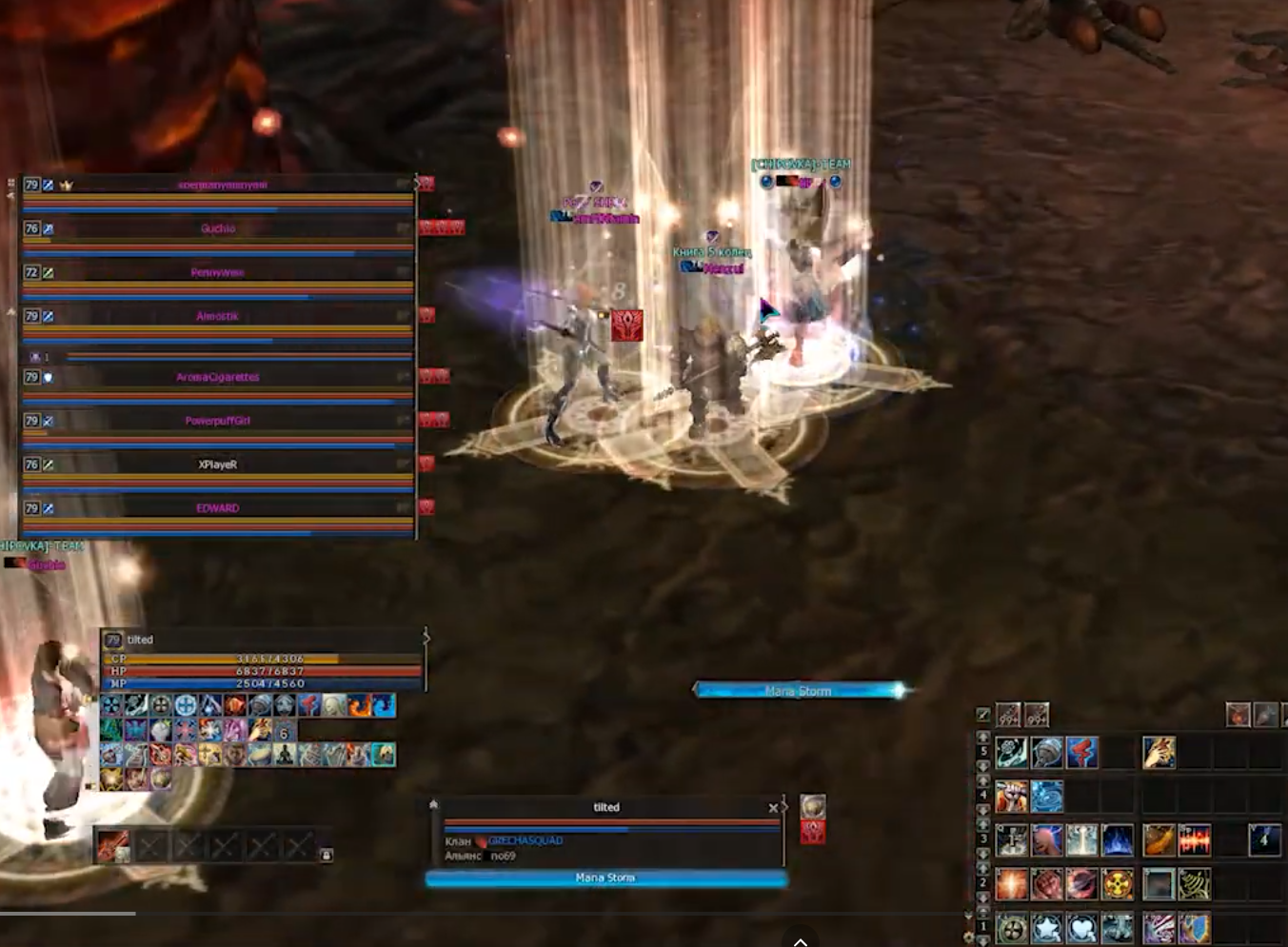Cast the golden cross circle skill
The height and width of the screenshot is (947, 1288).
pyautogui.click(x=1118, y=884)
